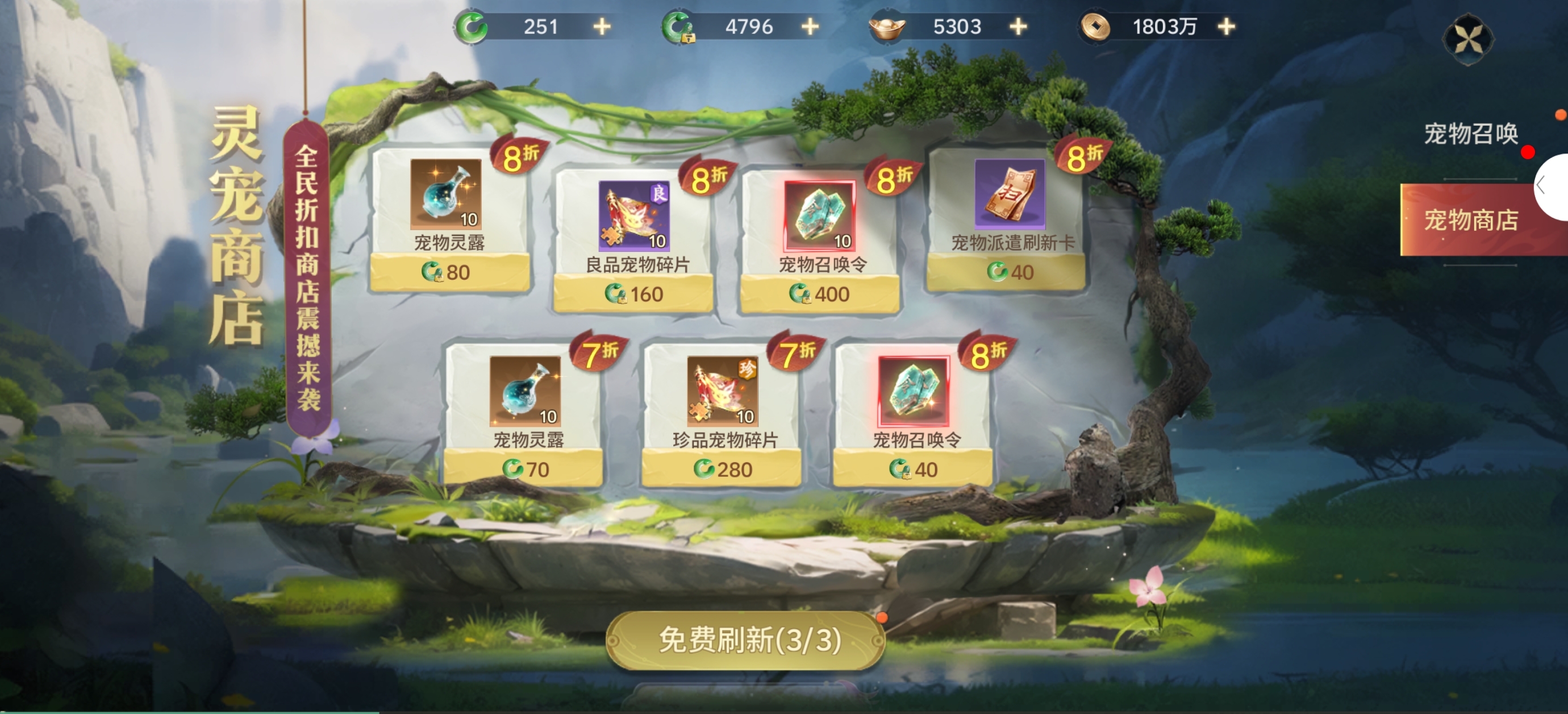Purchase 宠物派遣刷新卡 for 40
This screenshot has width=1568, height=714.
point(1006,272)
